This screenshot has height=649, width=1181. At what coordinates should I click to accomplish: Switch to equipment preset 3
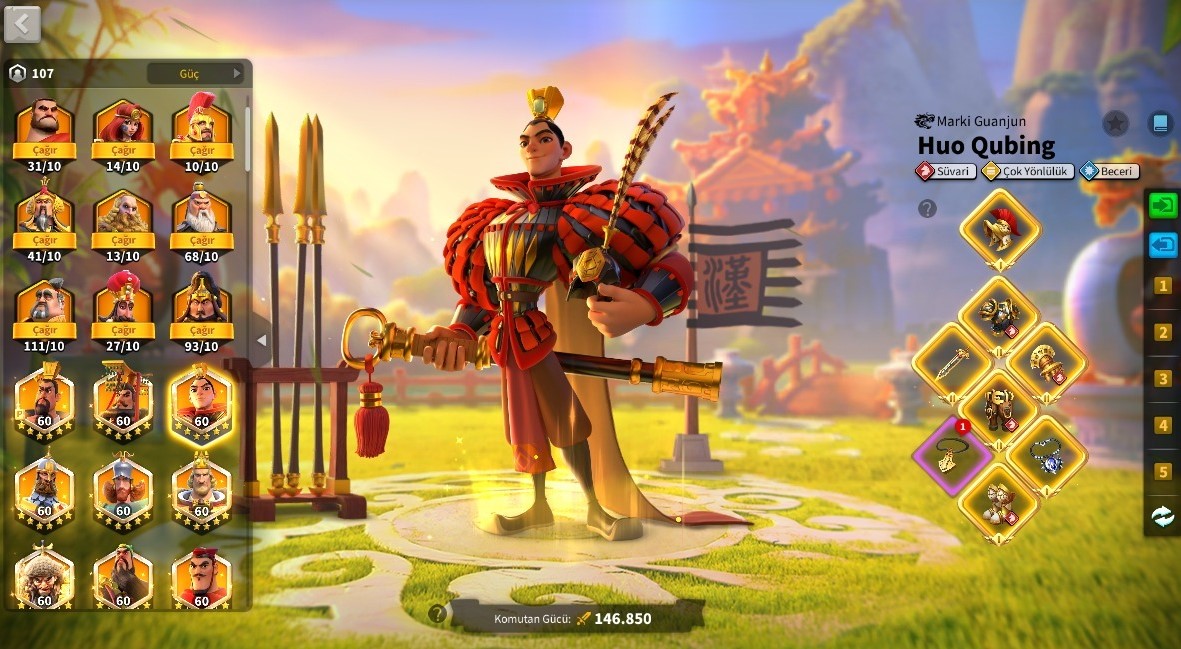(1163, 379)
